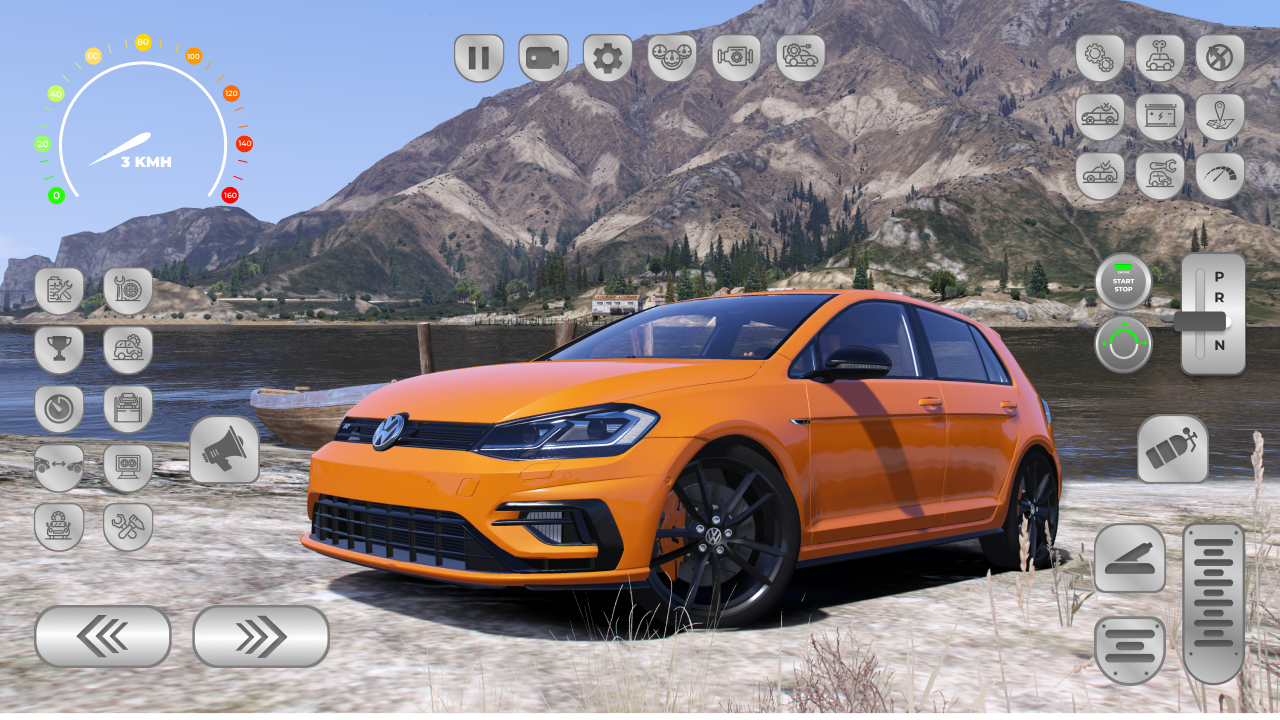Pause the game
This screenshot has width=1280, height=720.
pyautogui.click(x=479, y=58)
